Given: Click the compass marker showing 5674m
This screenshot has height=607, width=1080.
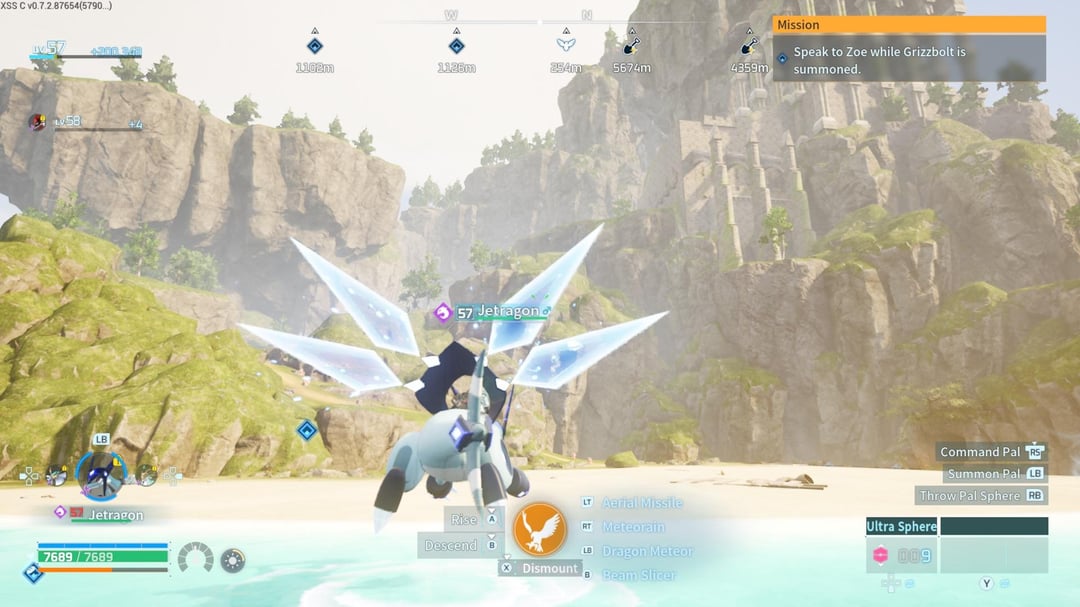Looking at the screenshot, I should (x=631, y=46).
